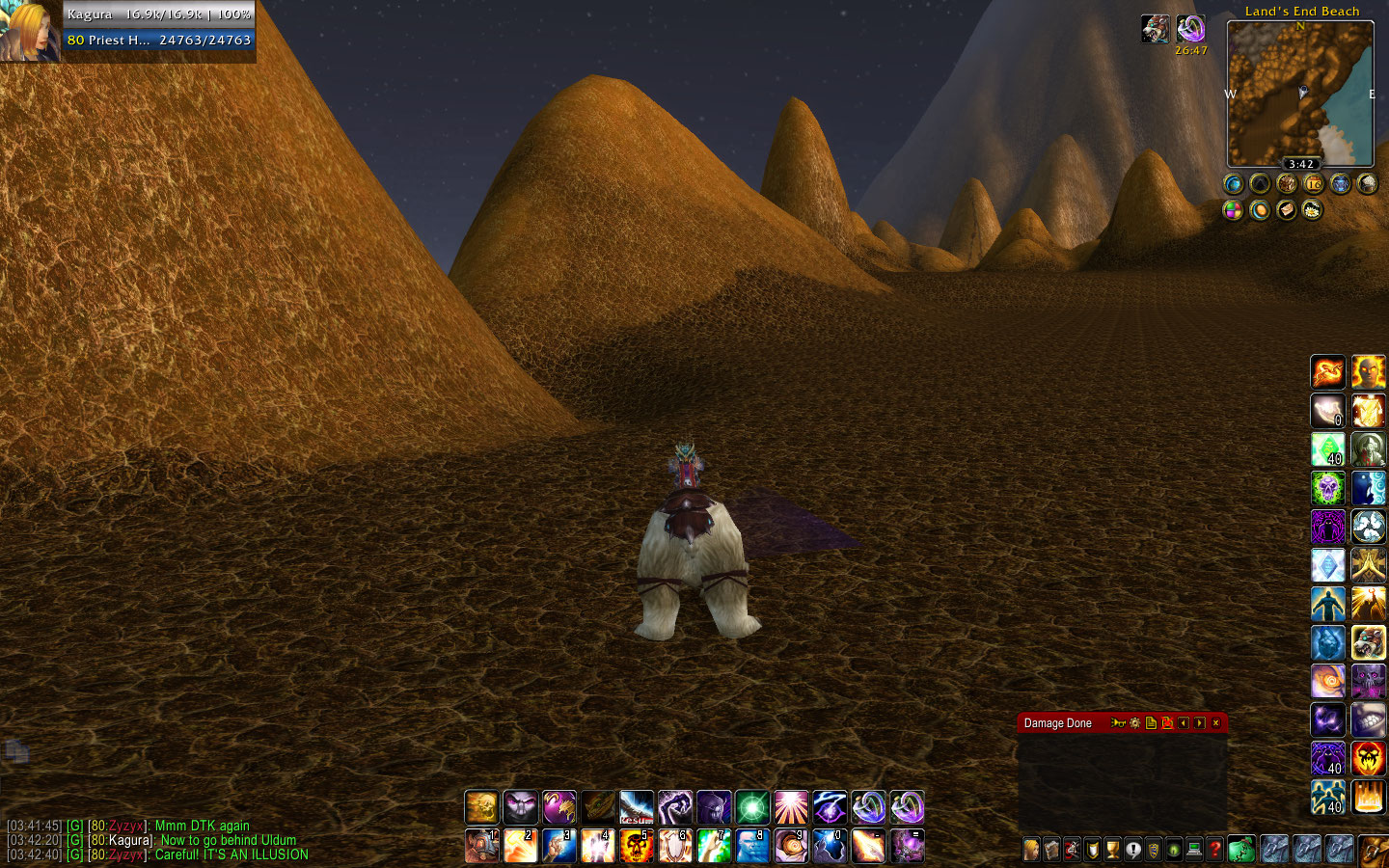Show the next damage meter mode arrow

coord(1200,723)
